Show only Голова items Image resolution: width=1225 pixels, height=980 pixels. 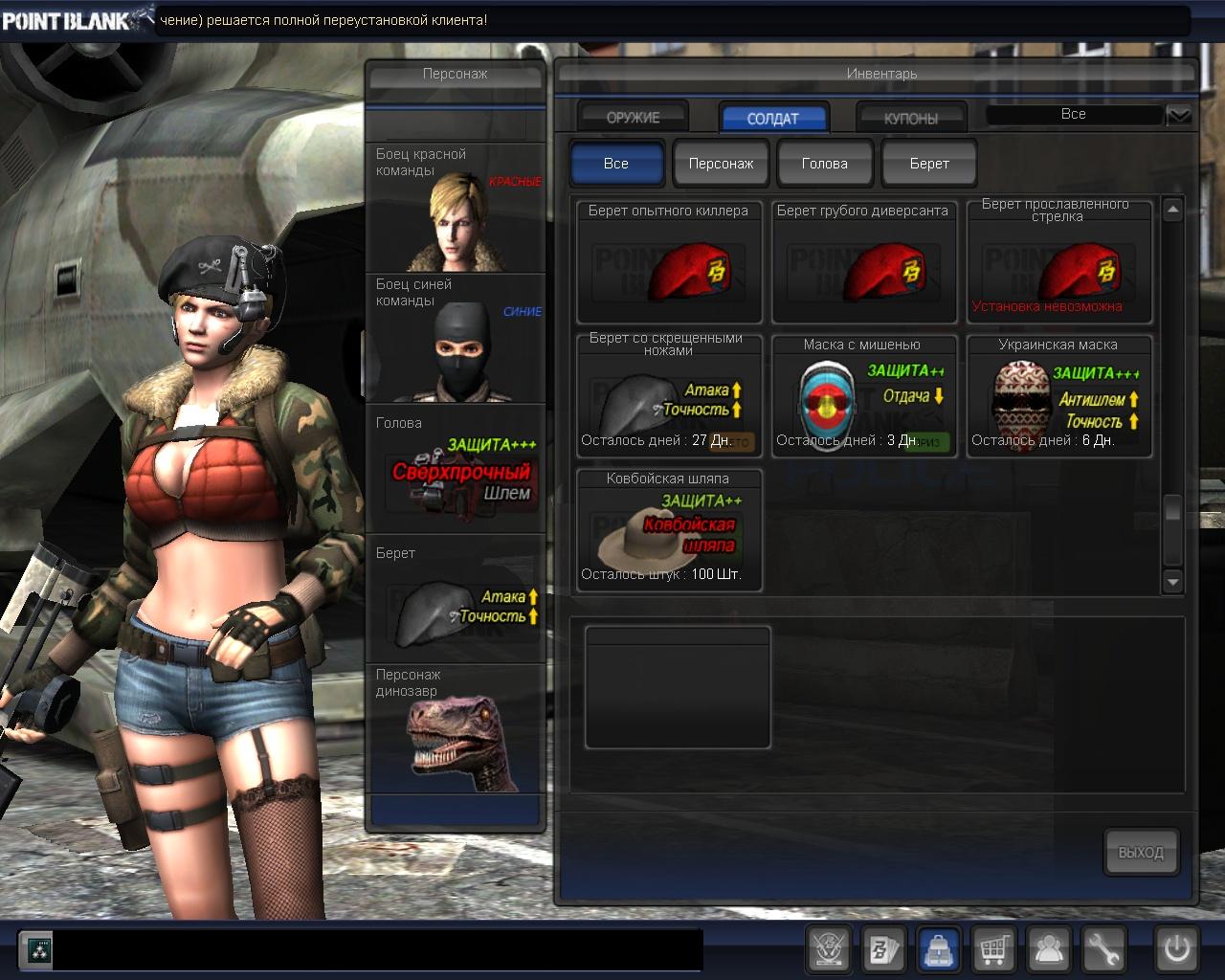coord(824,164)
